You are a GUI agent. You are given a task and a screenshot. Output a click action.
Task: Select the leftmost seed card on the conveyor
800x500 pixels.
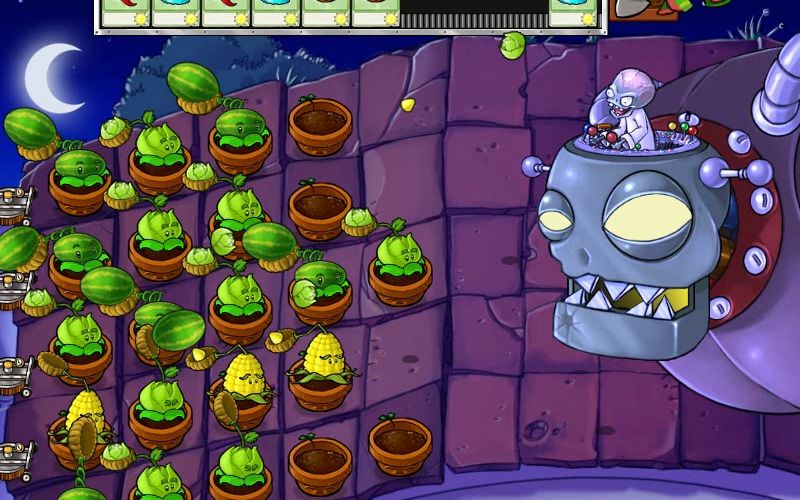pyautogui.click(x=125, y=10)
